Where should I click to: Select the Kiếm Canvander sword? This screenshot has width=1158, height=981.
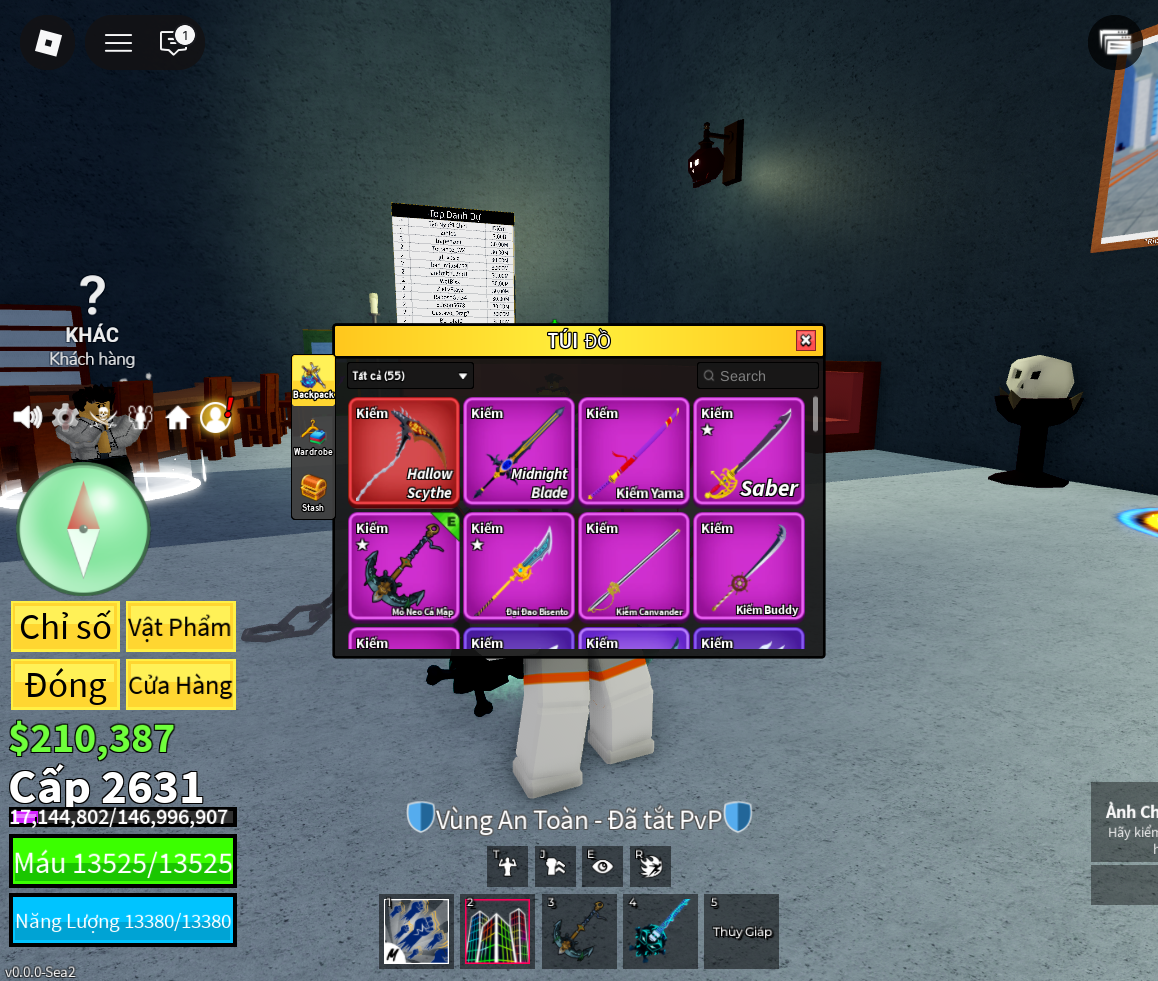click(634, 567)
